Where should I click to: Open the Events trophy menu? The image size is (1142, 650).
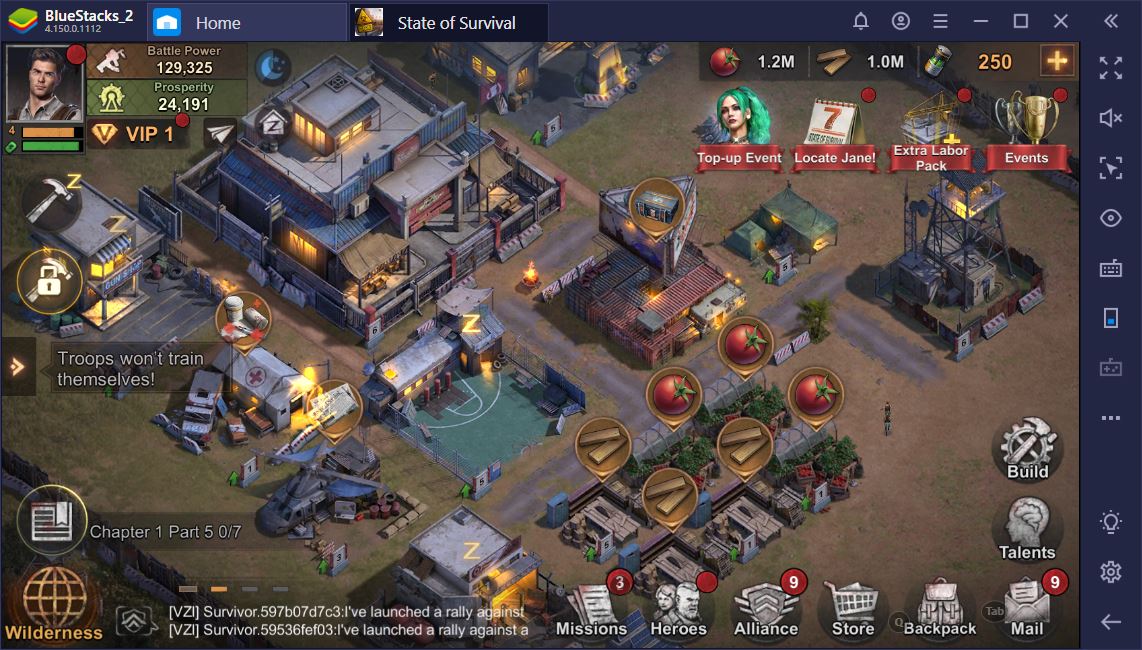[x=1026, y=130]
